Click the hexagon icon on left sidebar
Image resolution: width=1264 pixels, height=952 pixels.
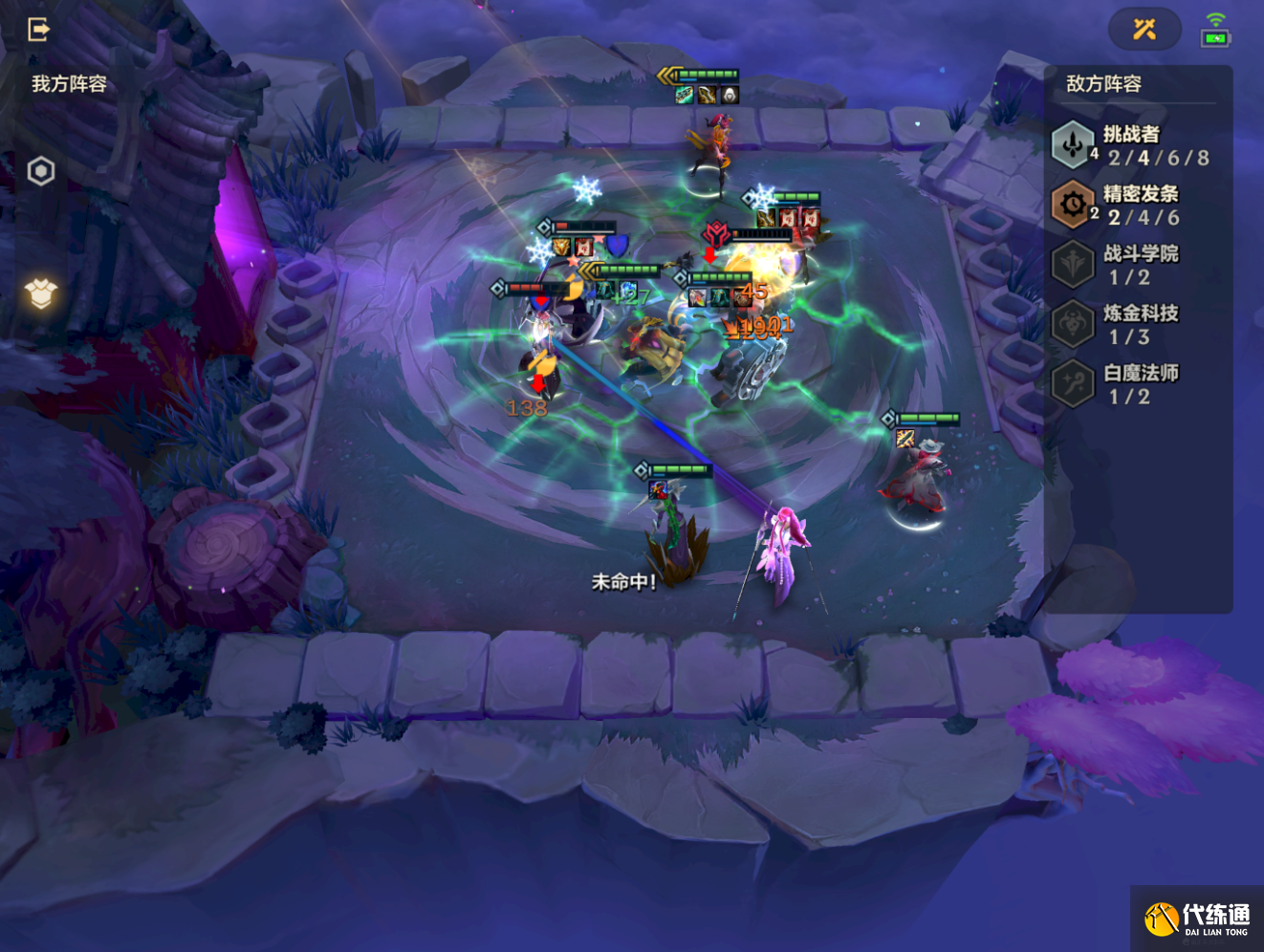pos(41,171)
